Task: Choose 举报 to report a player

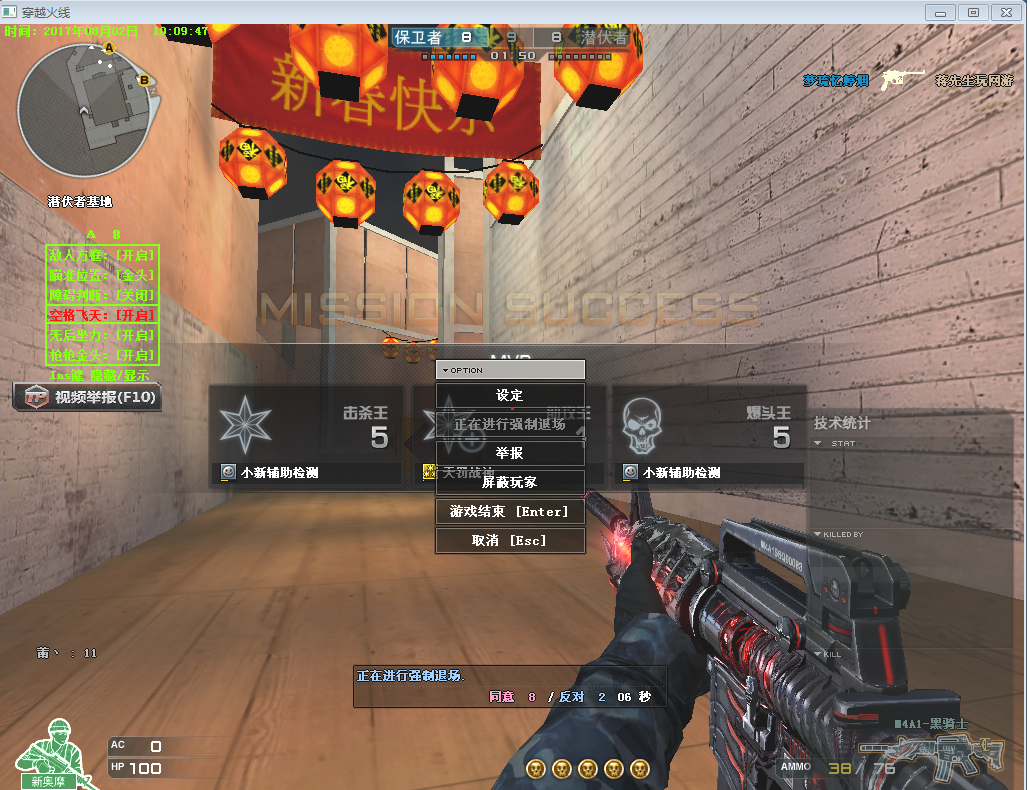Action: [x=510, y=453]
